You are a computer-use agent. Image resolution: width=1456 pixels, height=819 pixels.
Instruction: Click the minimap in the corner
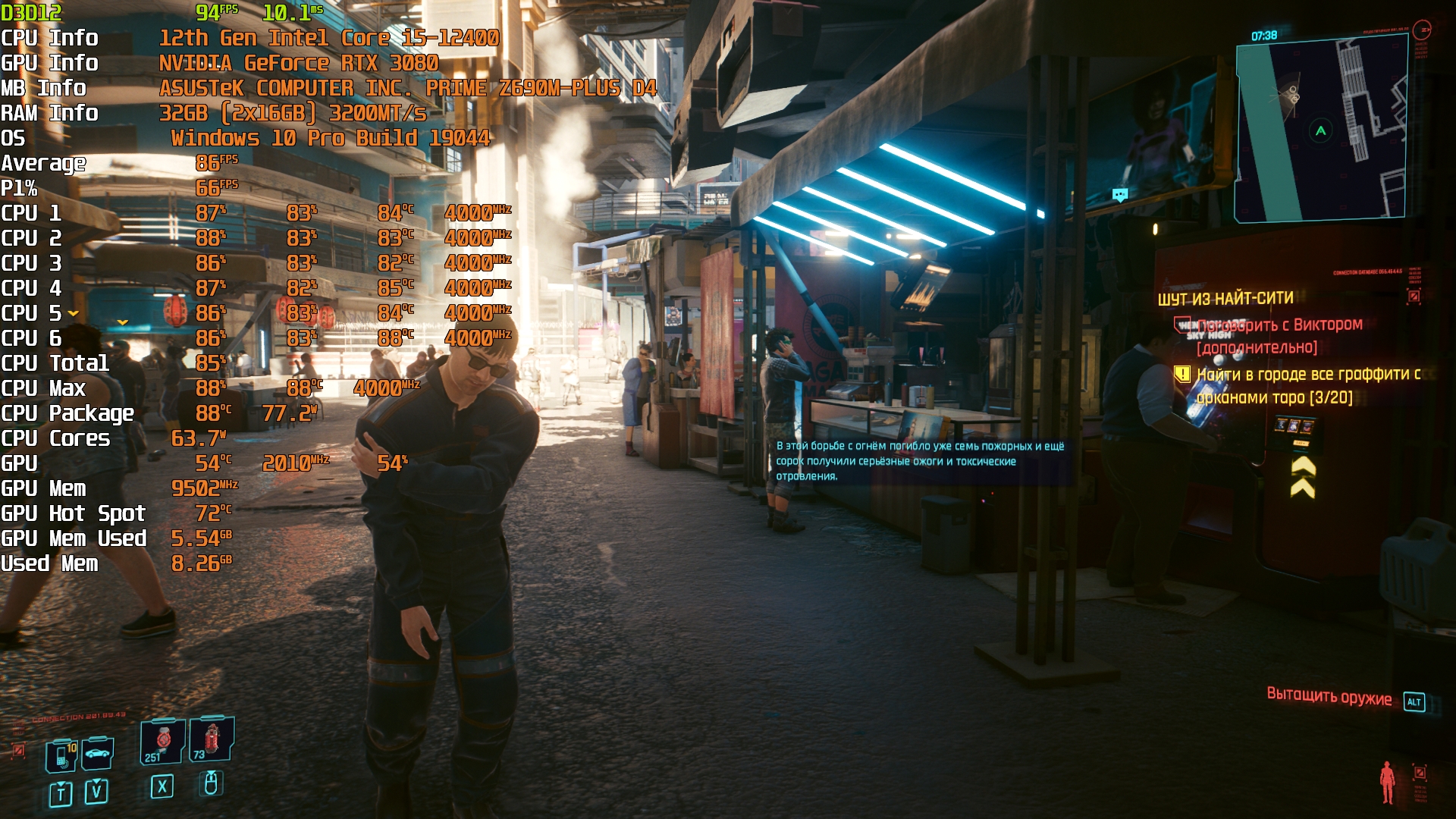tap(1321, 129)
